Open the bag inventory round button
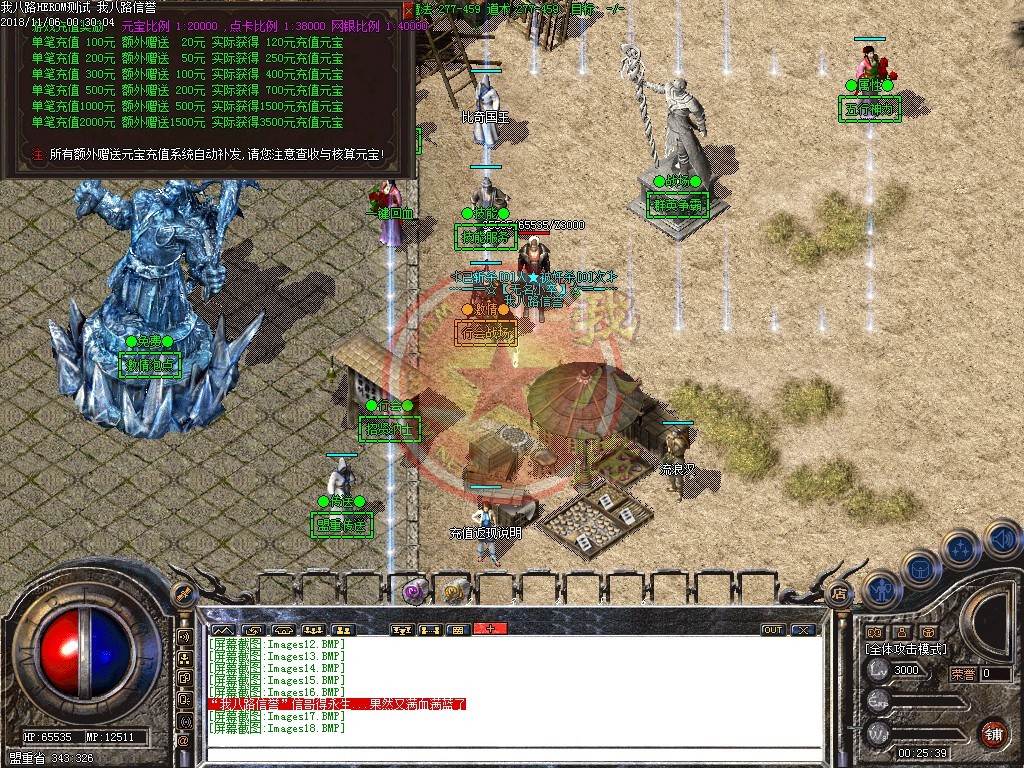This screenshot has height=768, width=1024. click(920, 568)
